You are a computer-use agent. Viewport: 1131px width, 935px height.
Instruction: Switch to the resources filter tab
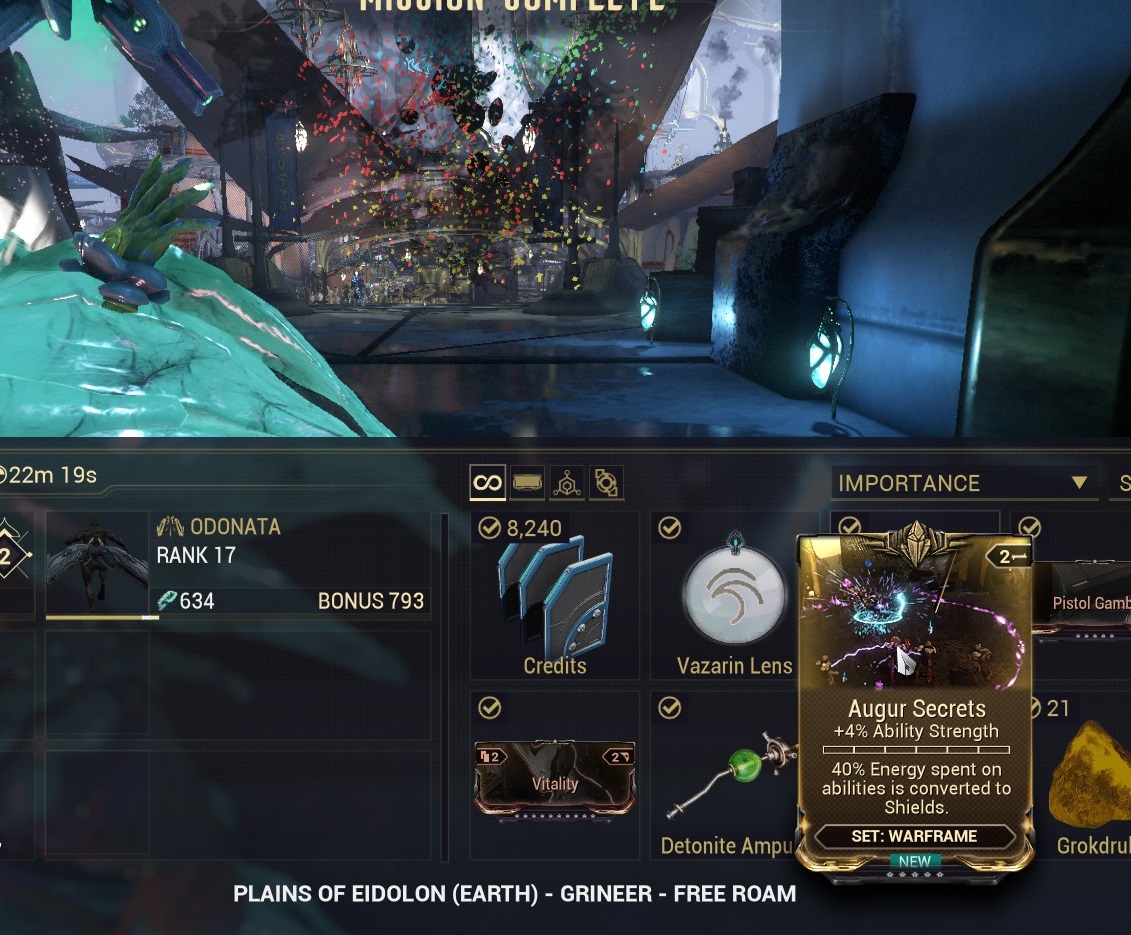pyautogui.click(x=566, y=484)
